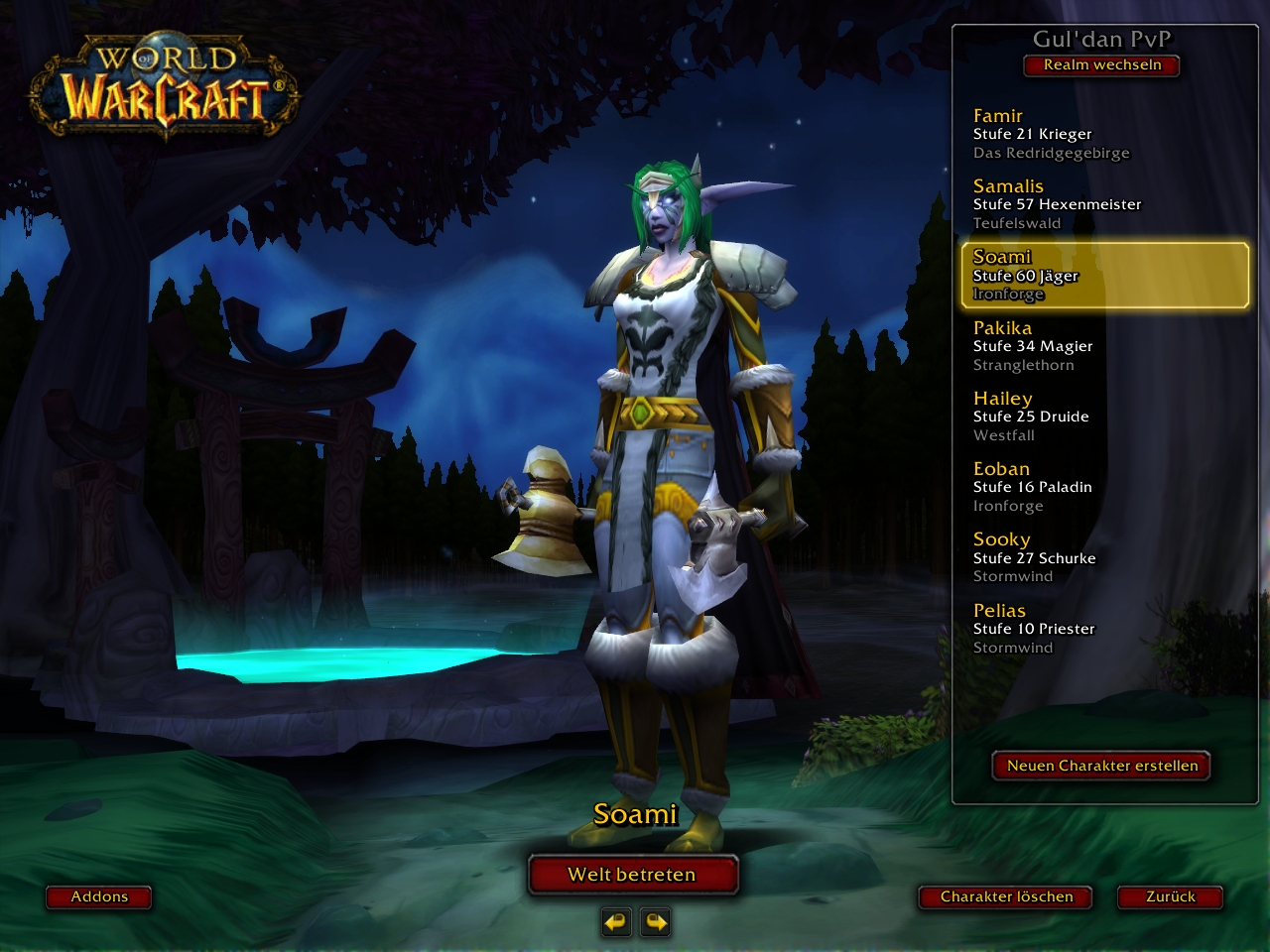Viewport: 1270px width, 952px height.
Task: Click the Realm wechseln button
Action: [1101, 65]
